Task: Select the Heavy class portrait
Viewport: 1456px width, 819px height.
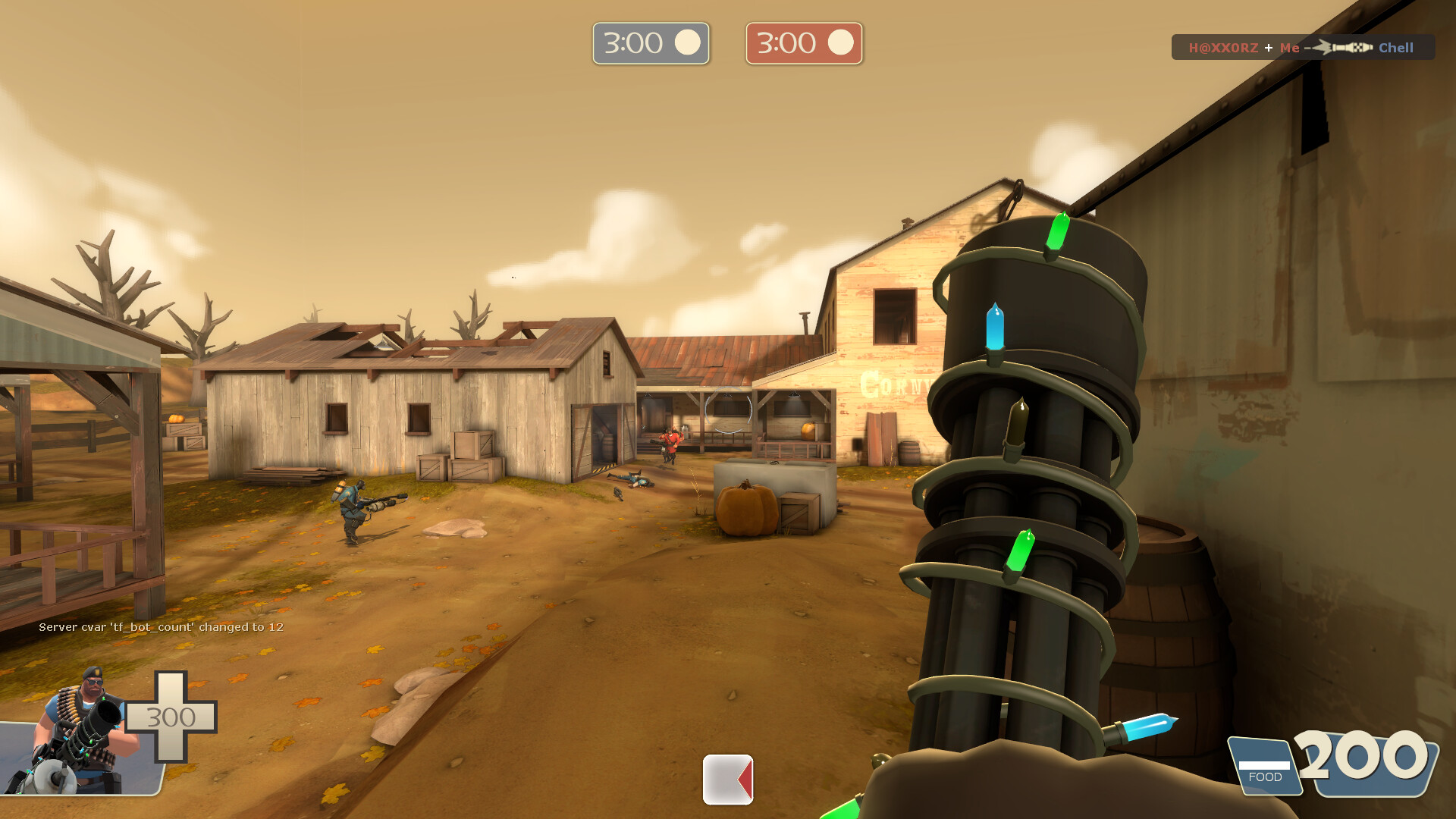Action: 80,732
